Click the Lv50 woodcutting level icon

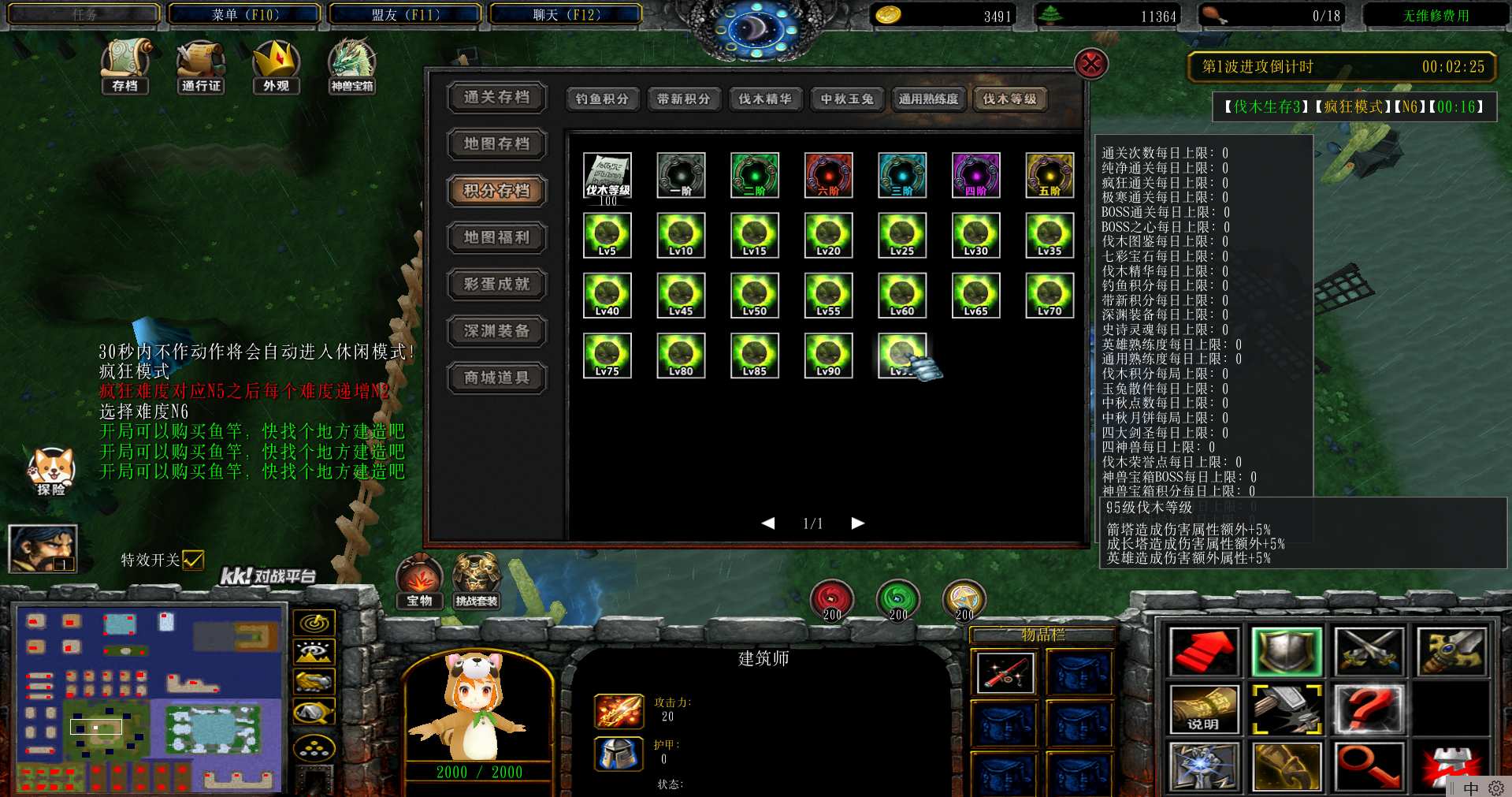(x=754, y=295)
